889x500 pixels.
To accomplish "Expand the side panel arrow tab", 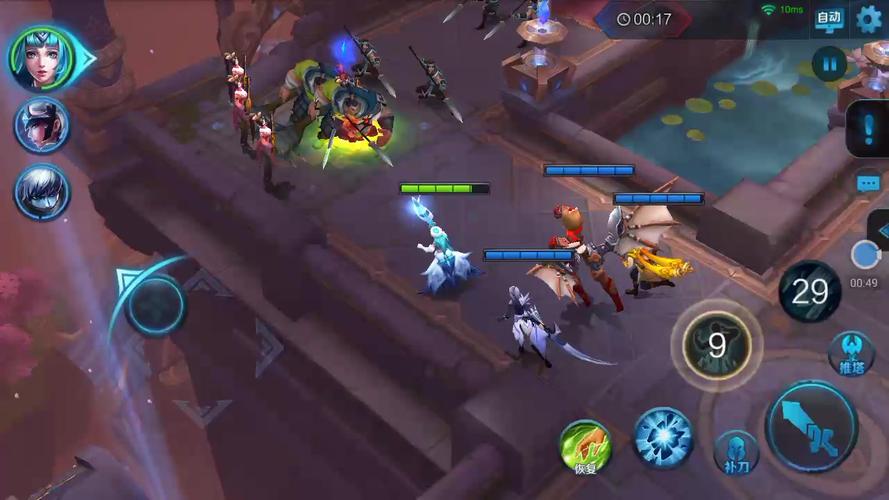I will tap(881, 229).
